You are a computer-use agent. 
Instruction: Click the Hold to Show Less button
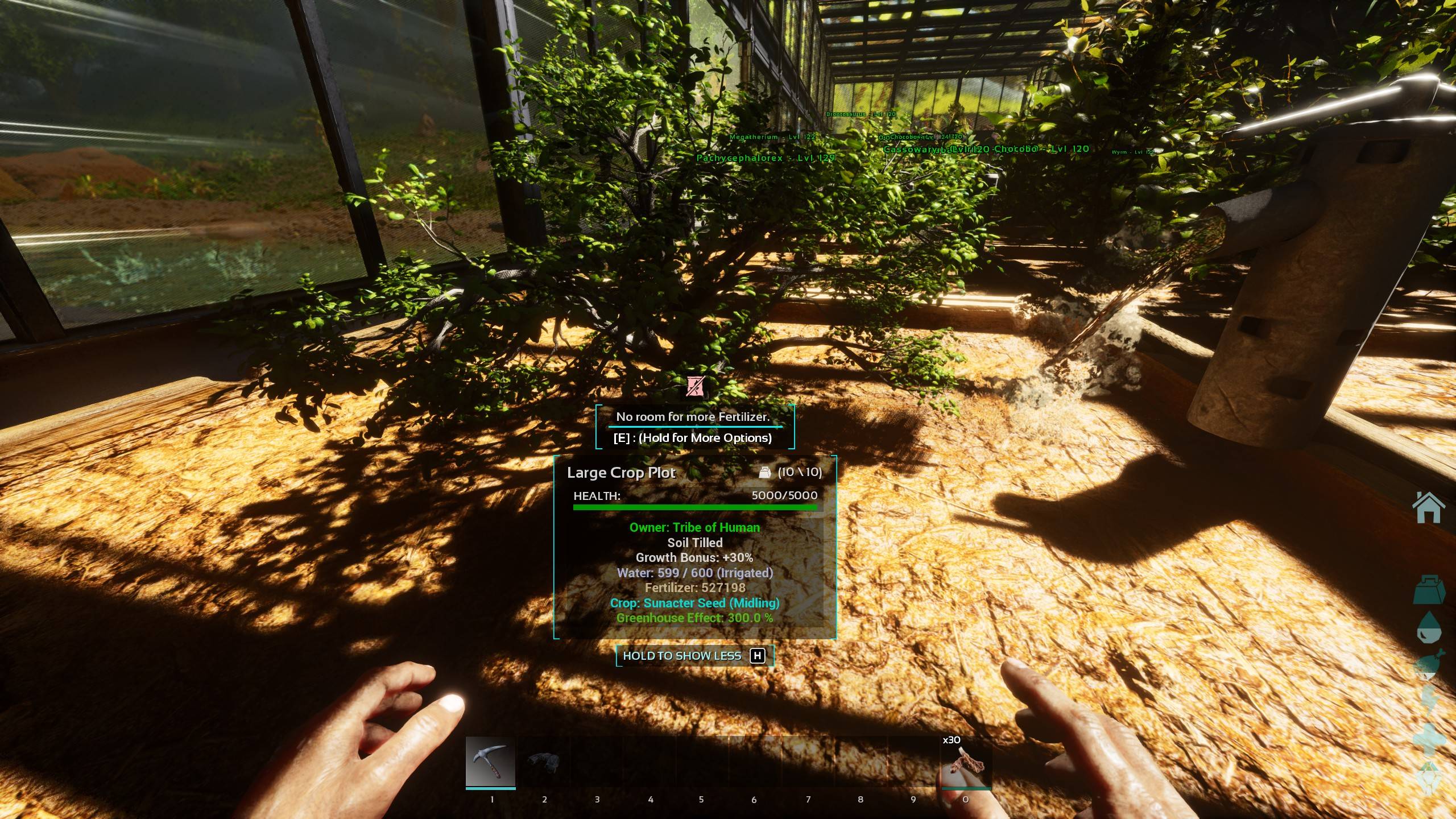click(694, 656)
